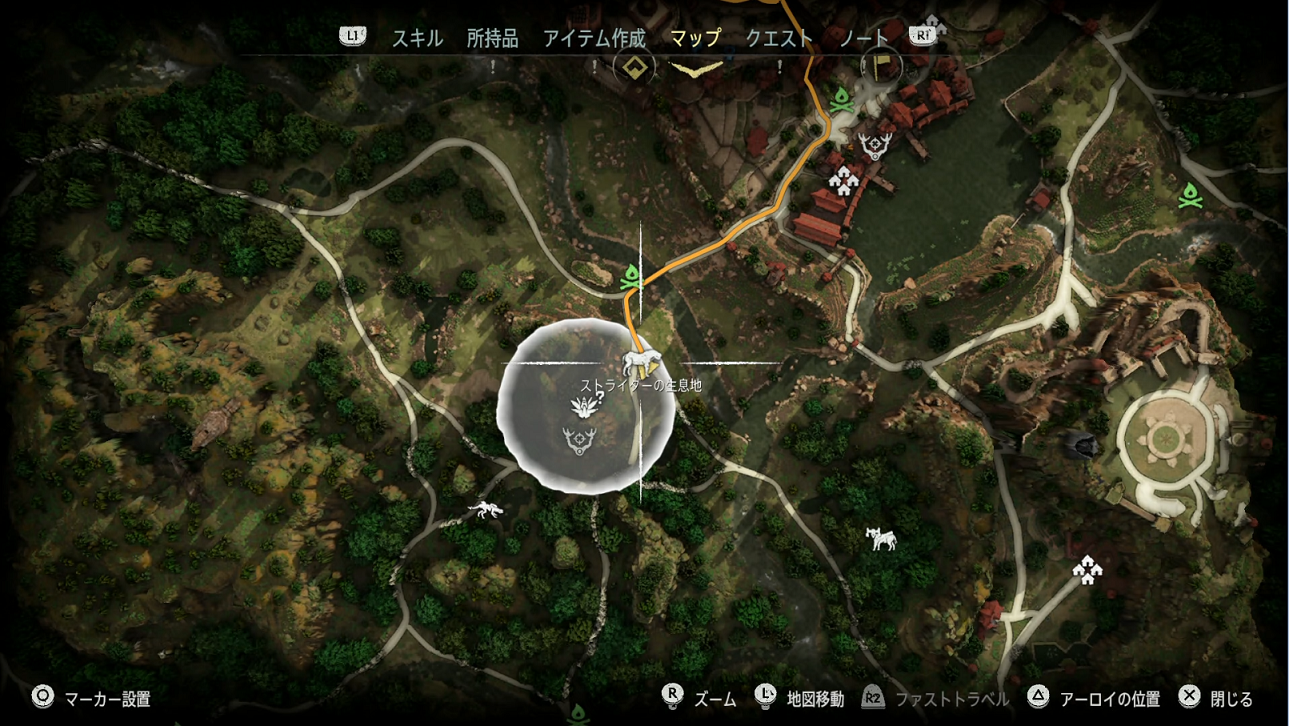Image resolution: width=1289 pixels, height=726 pixels.
Task: Open the 所持品 inventory tab
Action: (492, 38)
